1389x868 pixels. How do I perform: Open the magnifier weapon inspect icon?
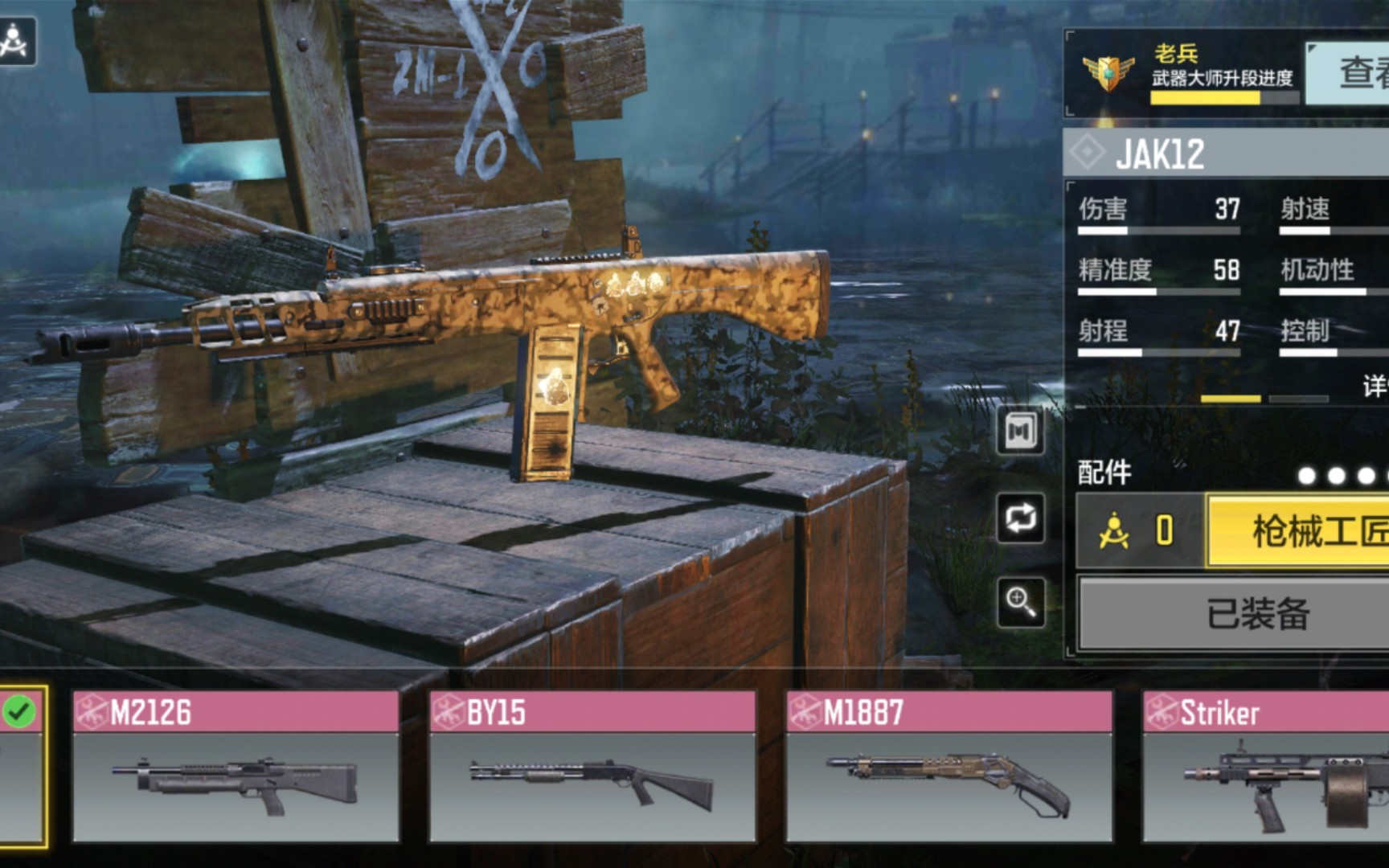(x=1021, y=602)
